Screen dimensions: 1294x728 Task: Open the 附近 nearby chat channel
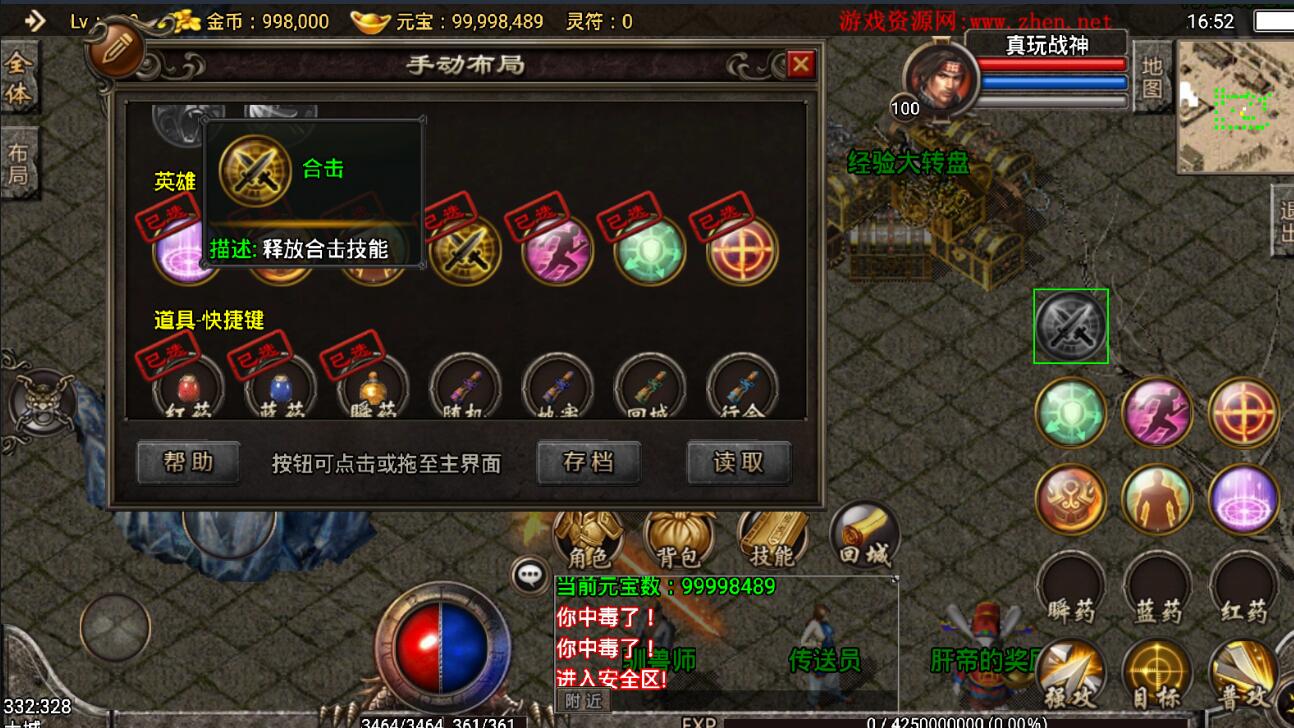[582, 701]
